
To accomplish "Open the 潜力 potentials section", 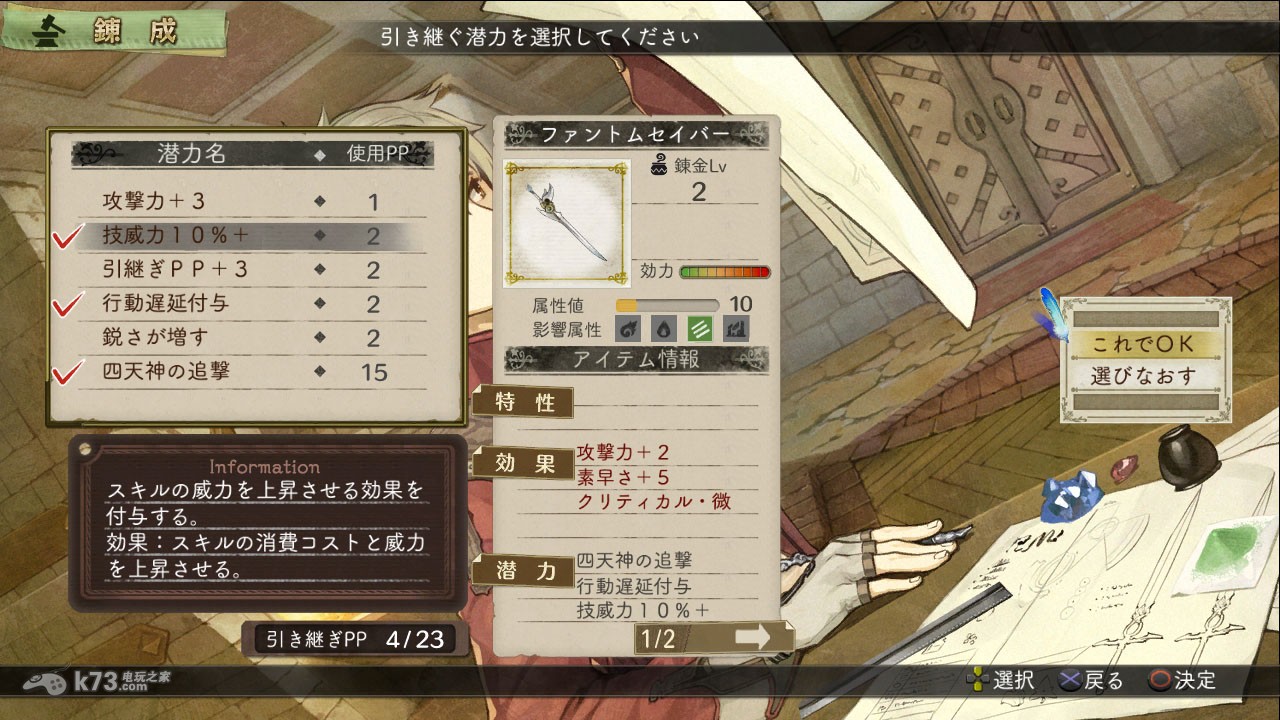I will tap(525, 570).
